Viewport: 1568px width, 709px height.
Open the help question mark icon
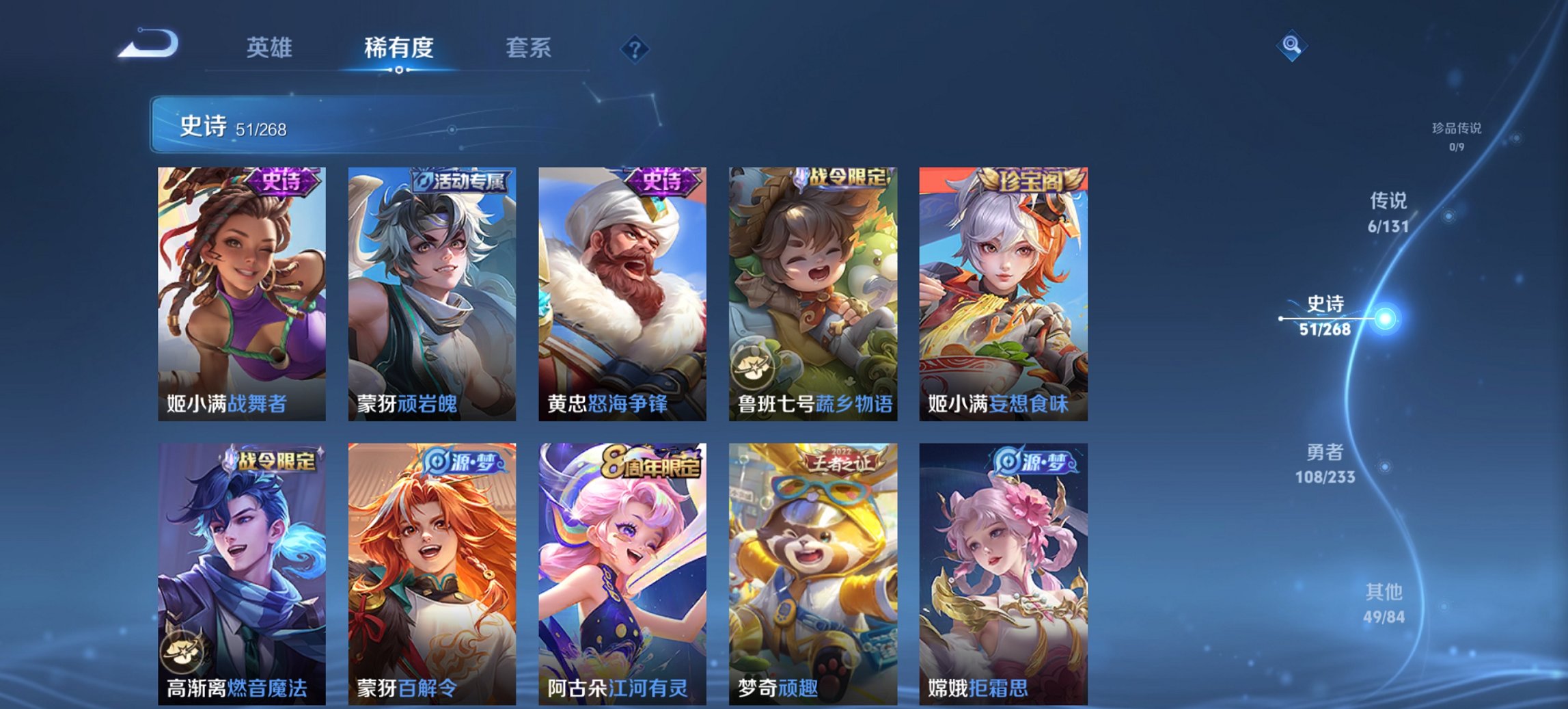tap(635, 49)
